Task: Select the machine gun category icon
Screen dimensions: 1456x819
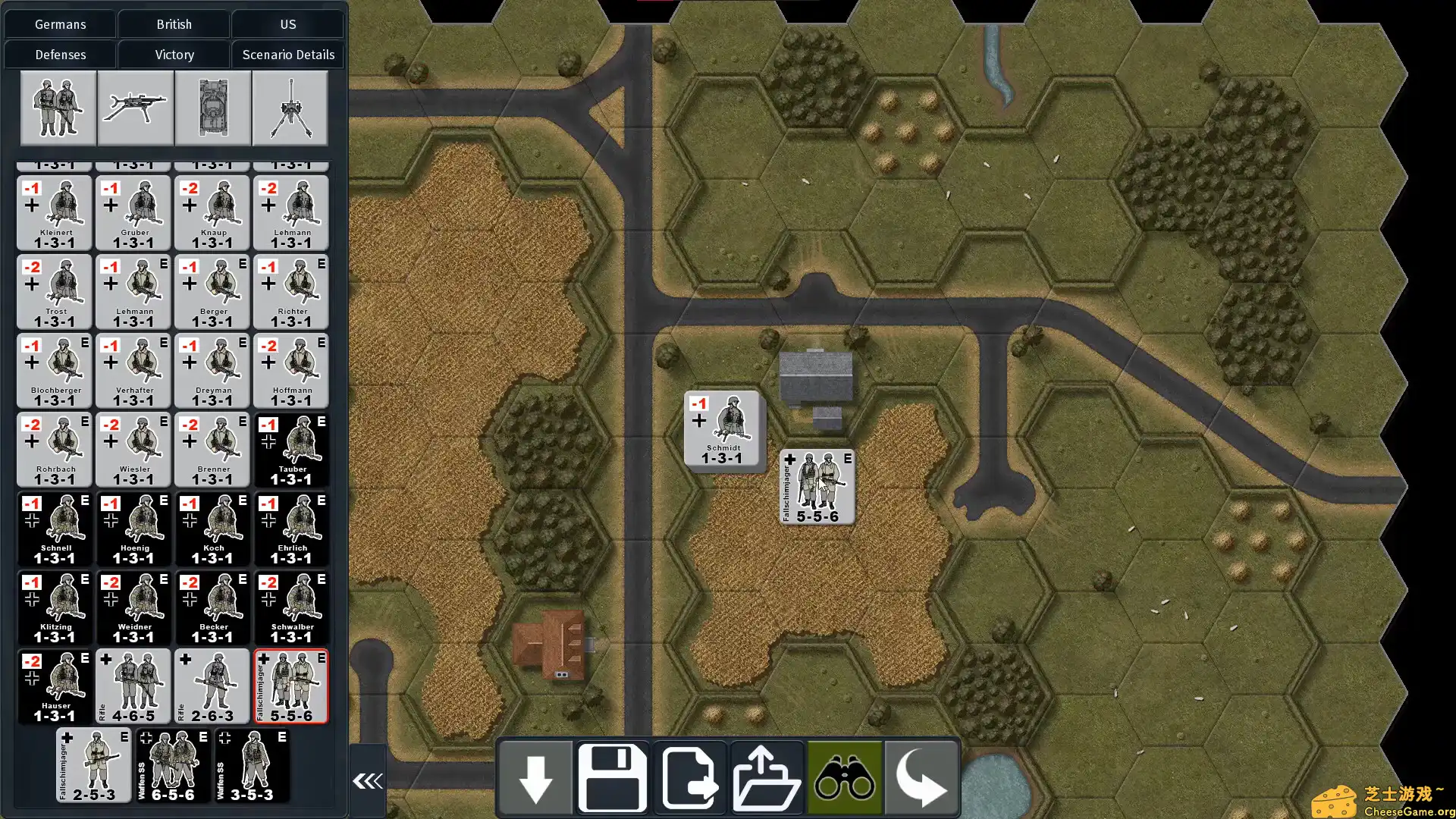Action: (136, 108)
